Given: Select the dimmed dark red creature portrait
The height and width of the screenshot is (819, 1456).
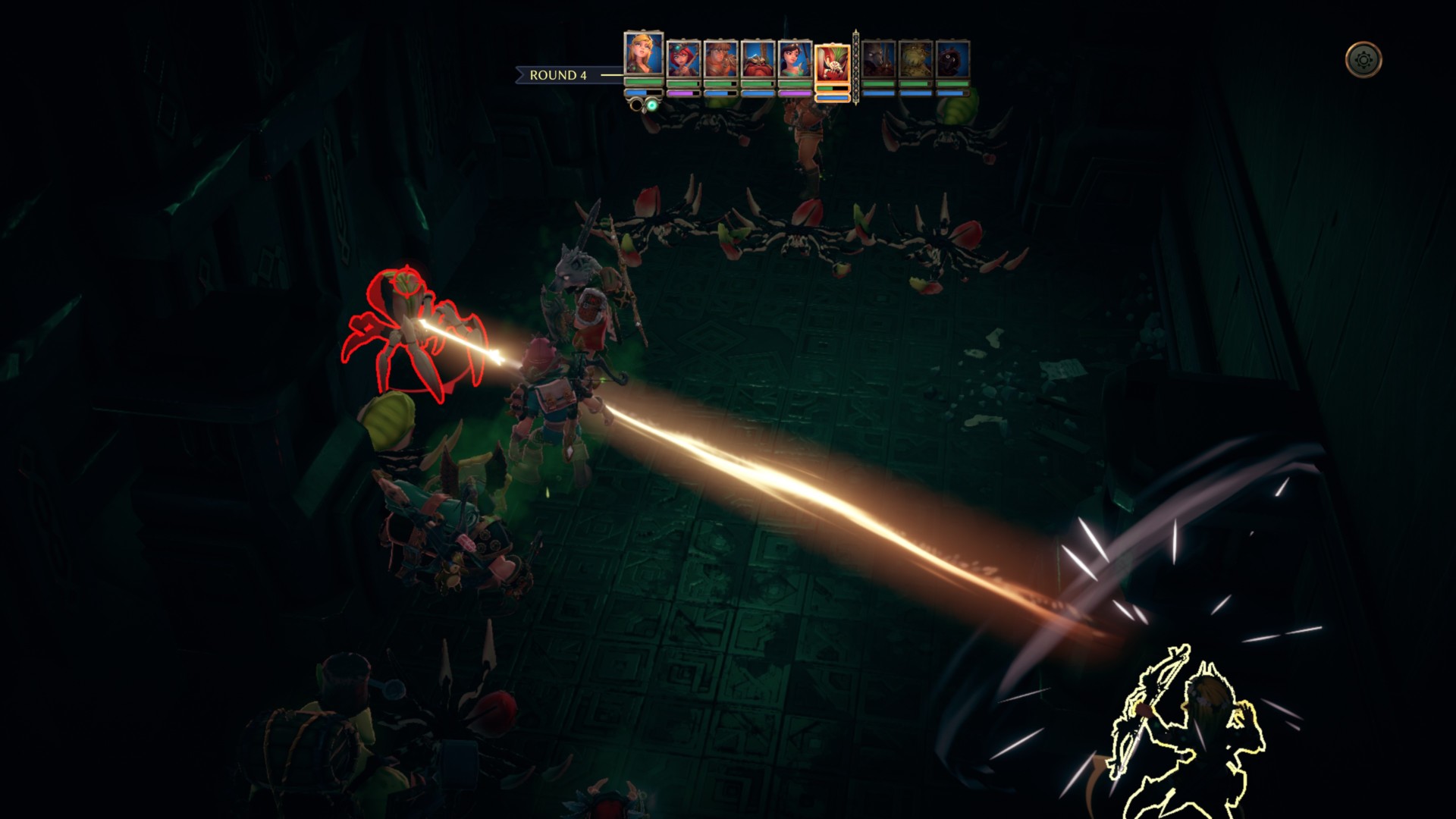Looking at the screenshot, I should pos(952,59).
